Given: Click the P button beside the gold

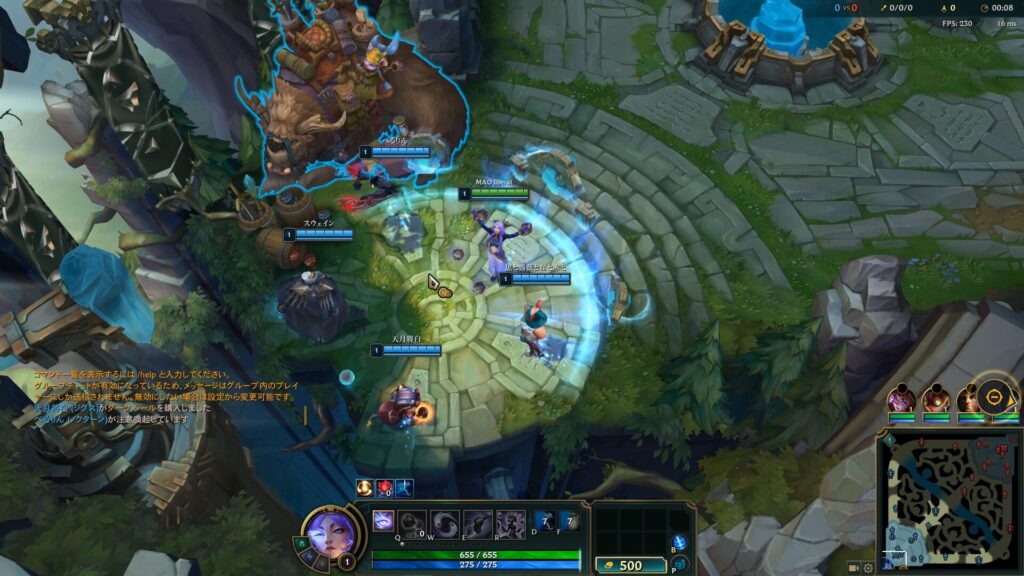Looking at the screenshot, I should click(x=681, y=564).
